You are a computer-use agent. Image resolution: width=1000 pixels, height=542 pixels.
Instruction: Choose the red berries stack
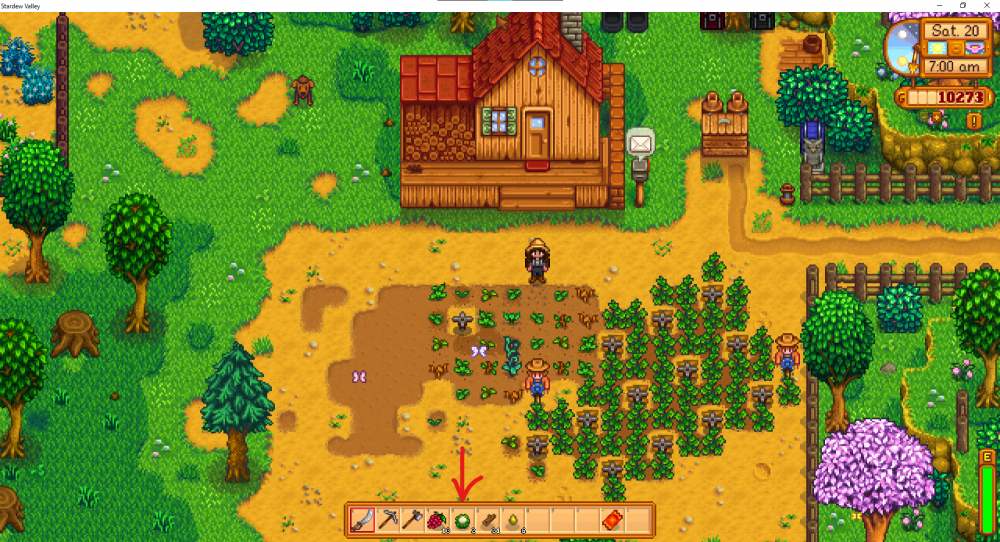pyautogui.click(x=437, y=520)
